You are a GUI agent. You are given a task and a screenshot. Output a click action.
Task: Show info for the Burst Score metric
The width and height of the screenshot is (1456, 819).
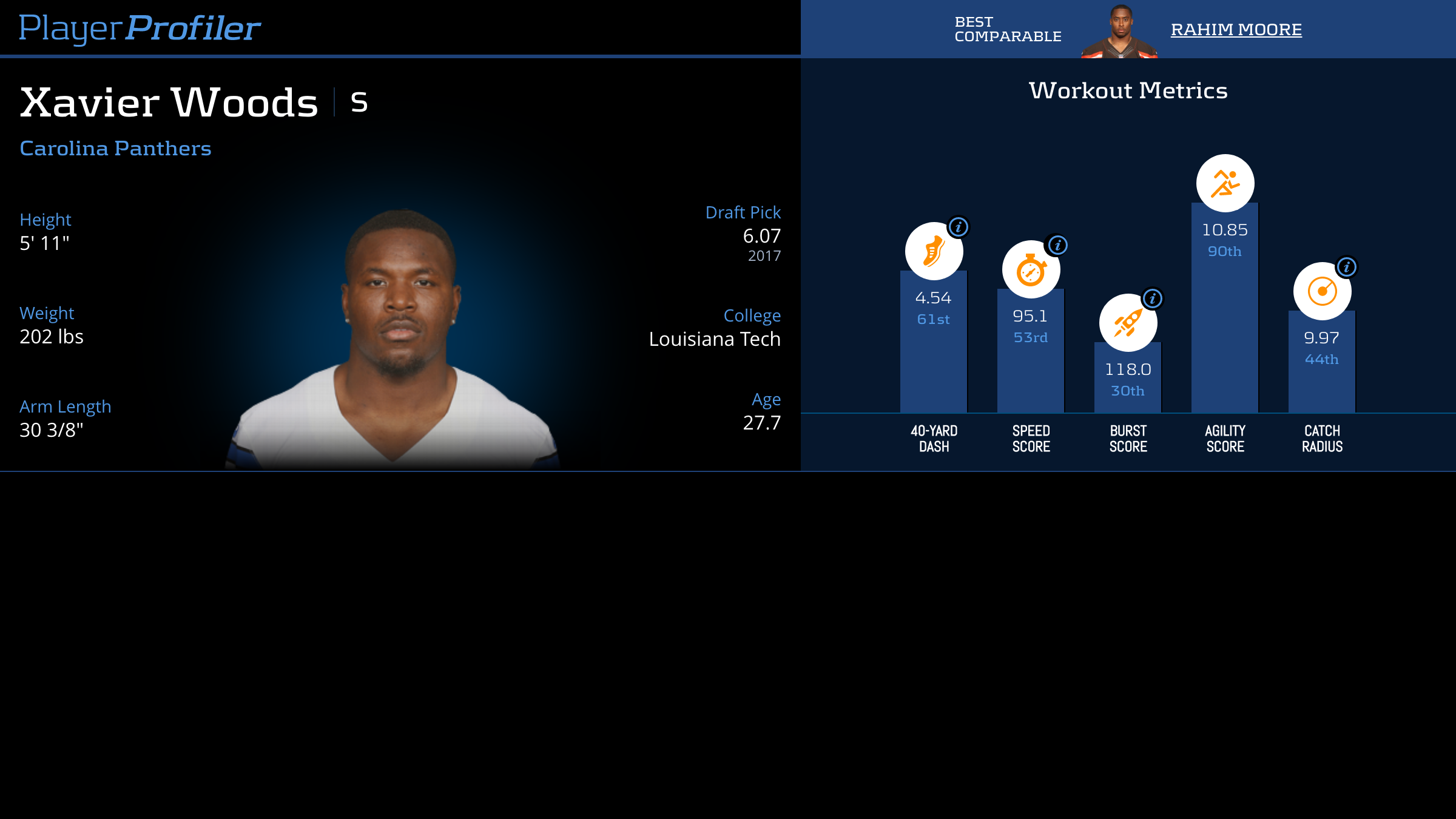(x=1153, y=298)
